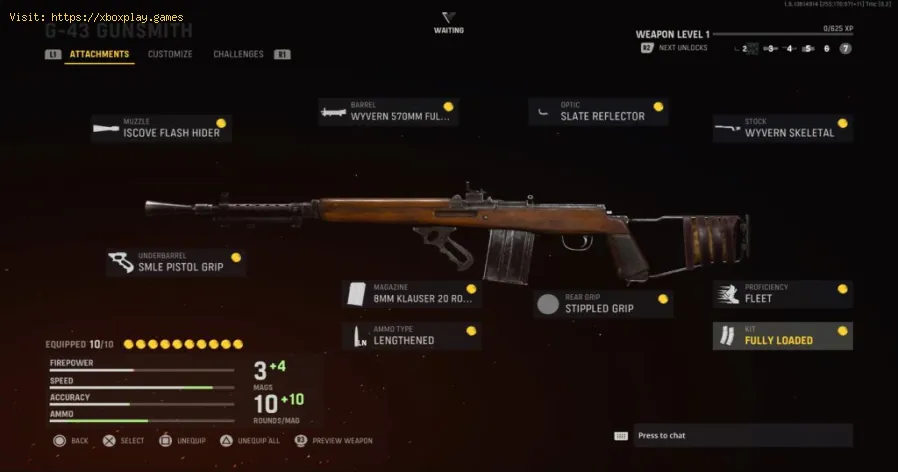This screenshot has height=472, width=898.
Task: Open the Fleet proficiency slot
Action: [782, 294]
